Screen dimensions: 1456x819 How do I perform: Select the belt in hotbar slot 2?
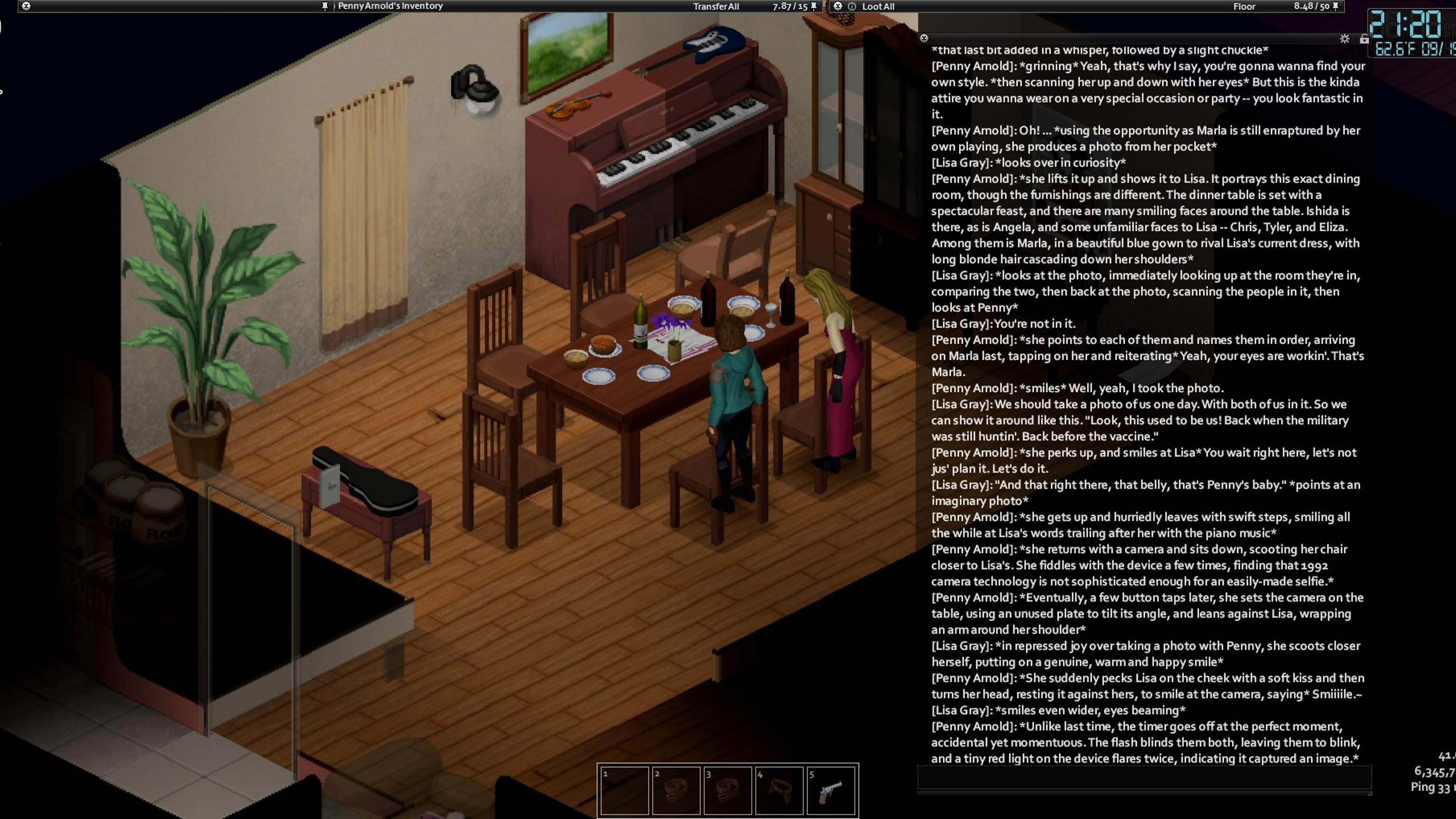(x=676, y=790)
